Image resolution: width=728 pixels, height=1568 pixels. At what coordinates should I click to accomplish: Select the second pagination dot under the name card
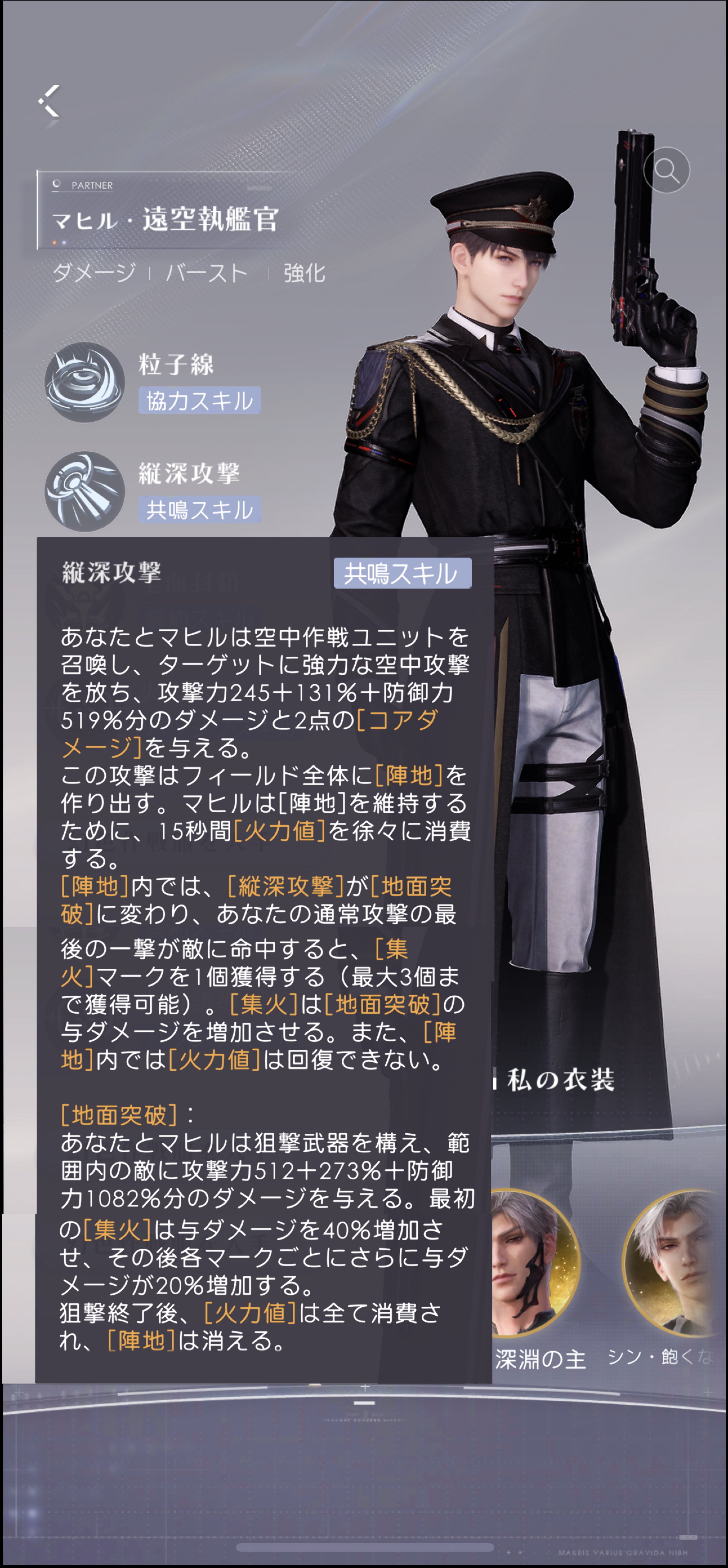64,242
